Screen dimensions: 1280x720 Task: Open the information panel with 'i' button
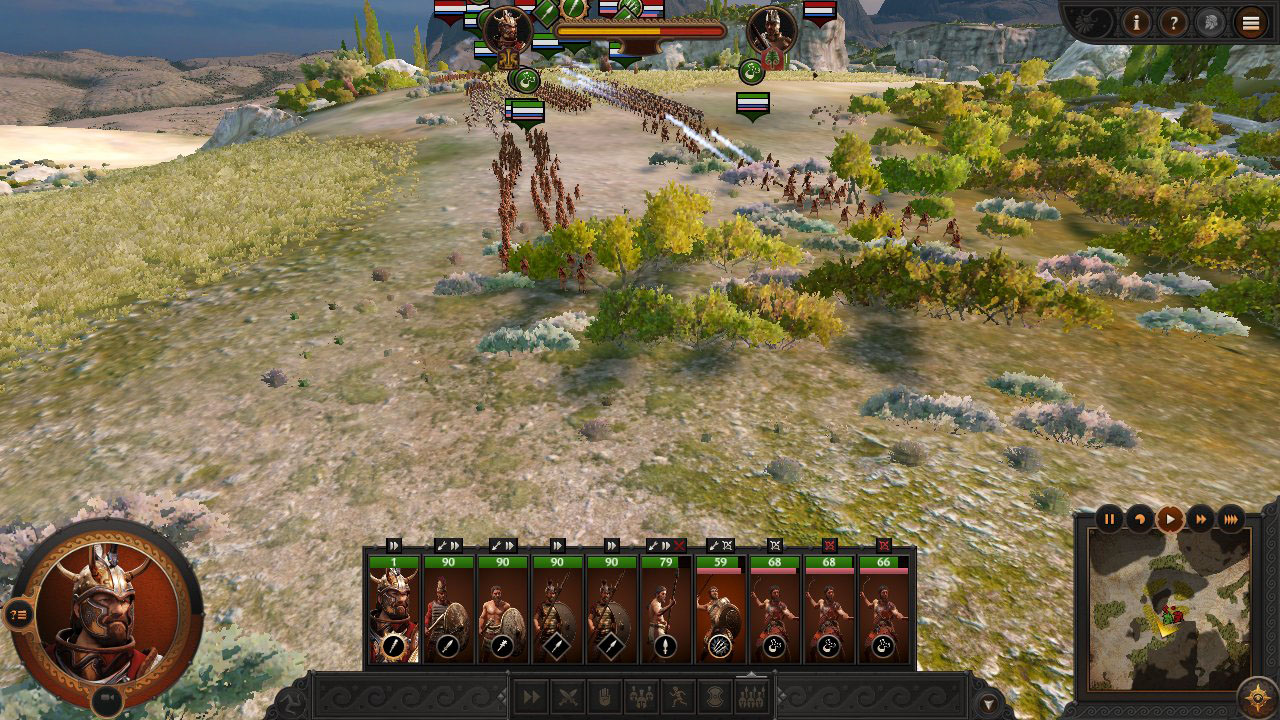[1136, 21]
